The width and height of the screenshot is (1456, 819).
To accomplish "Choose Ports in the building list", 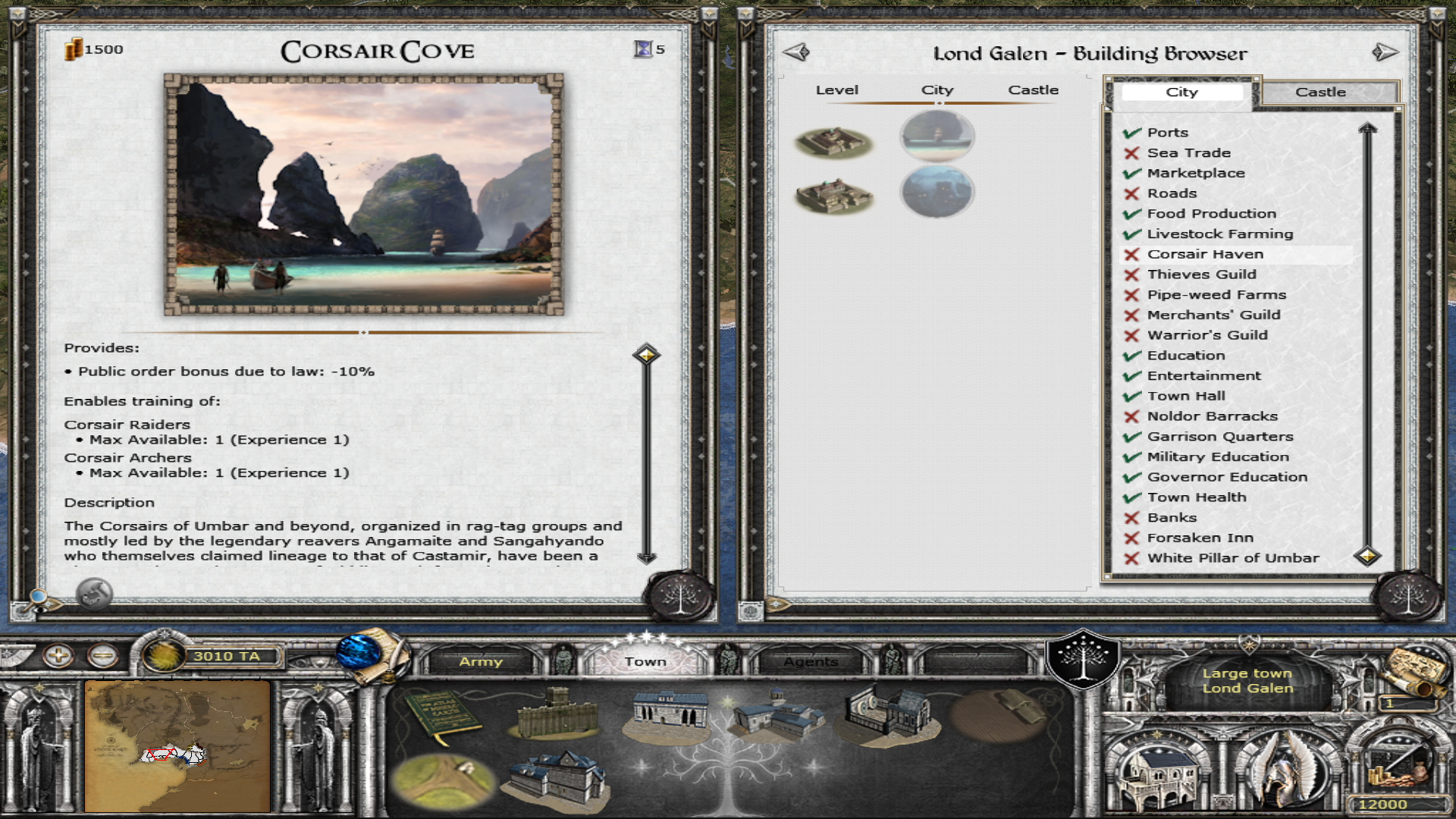I will pos(1167,133).
